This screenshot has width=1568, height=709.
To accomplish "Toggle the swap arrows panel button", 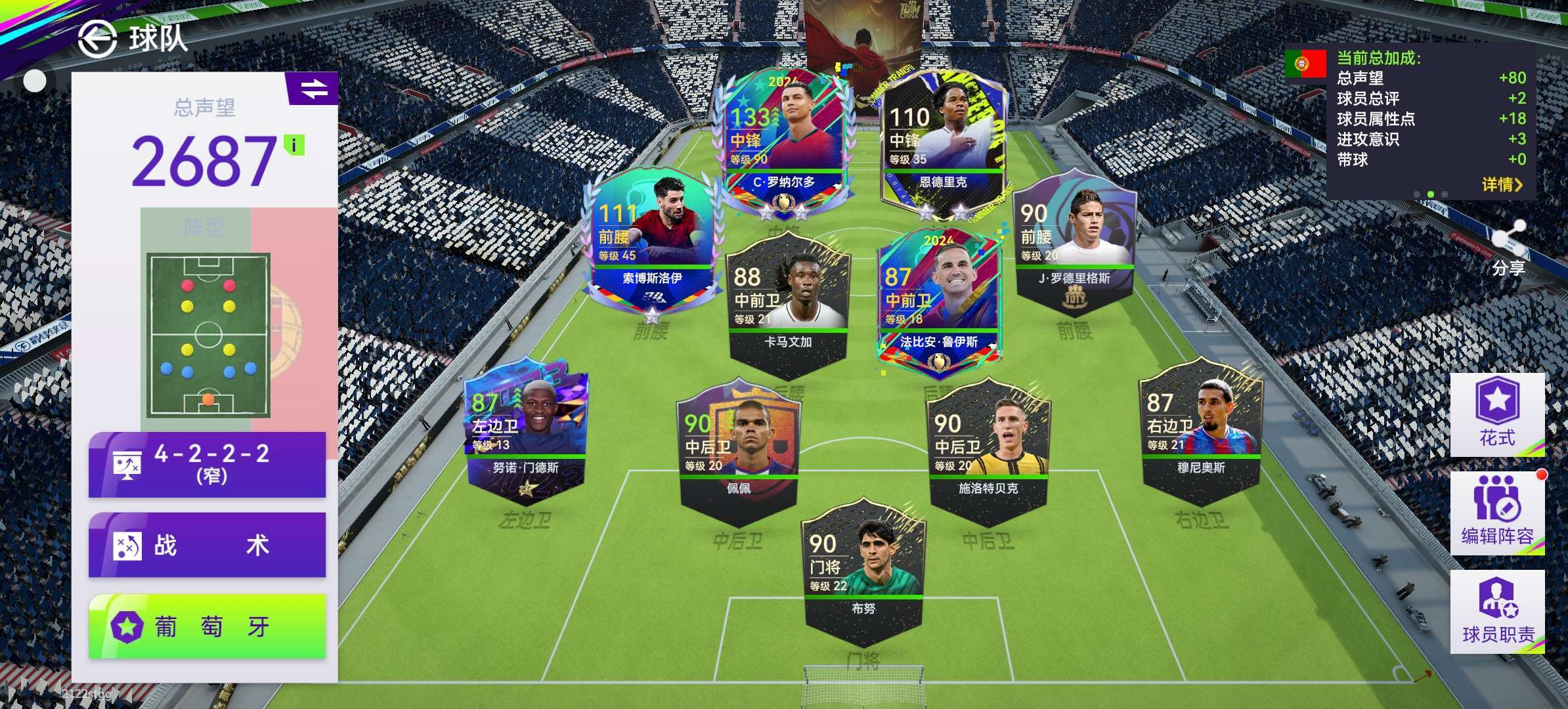I will (x=313, y=89).
